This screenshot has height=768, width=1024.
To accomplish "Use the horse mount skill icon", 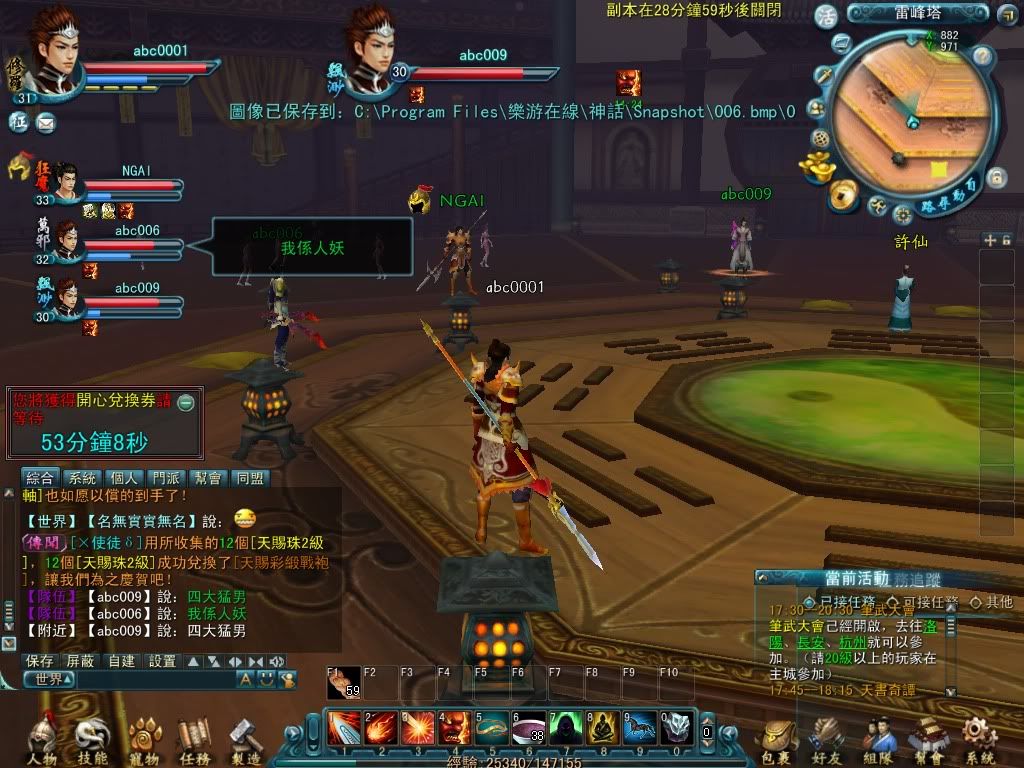I will tap(639, 728).
